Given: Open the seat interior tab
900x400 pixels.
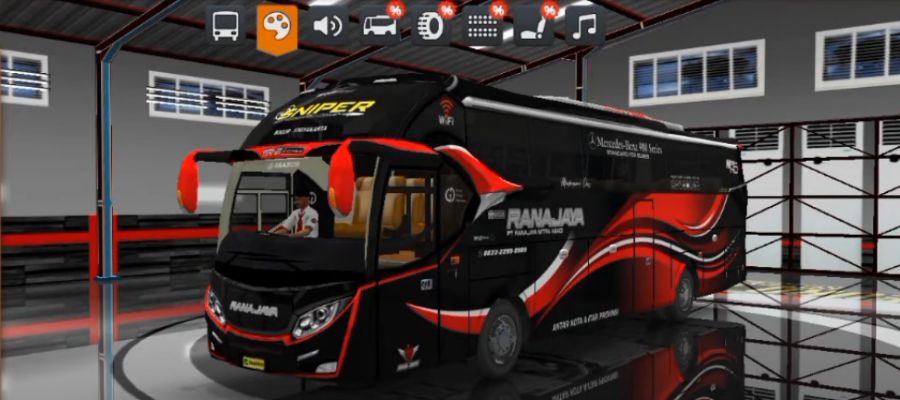Looking at the screenshot, I should coord(534,25).
